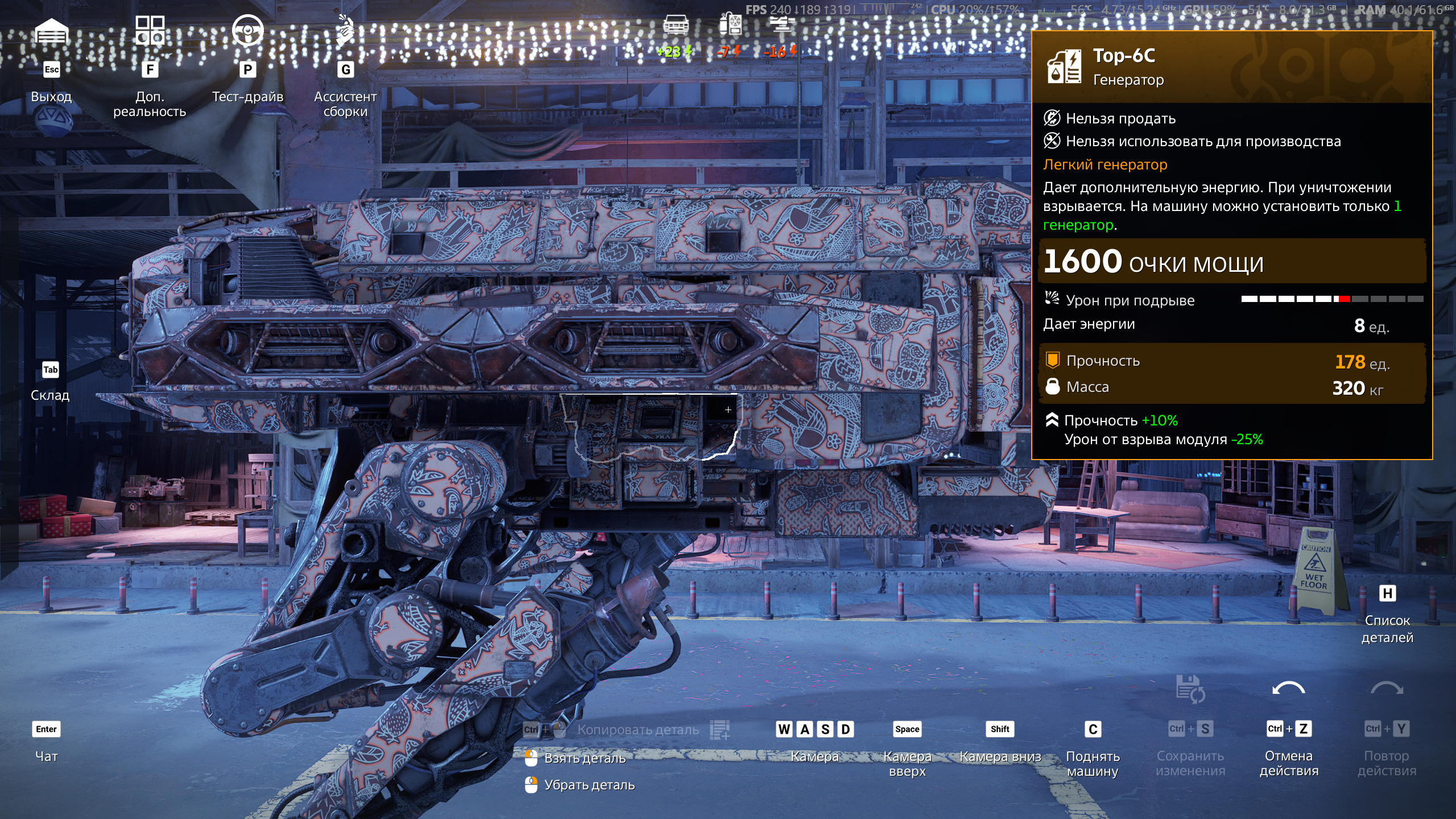Screen dimensions: 1456x819
Task: Undo with the Отмена действия arrow
Action: (x=1288, y=689)
